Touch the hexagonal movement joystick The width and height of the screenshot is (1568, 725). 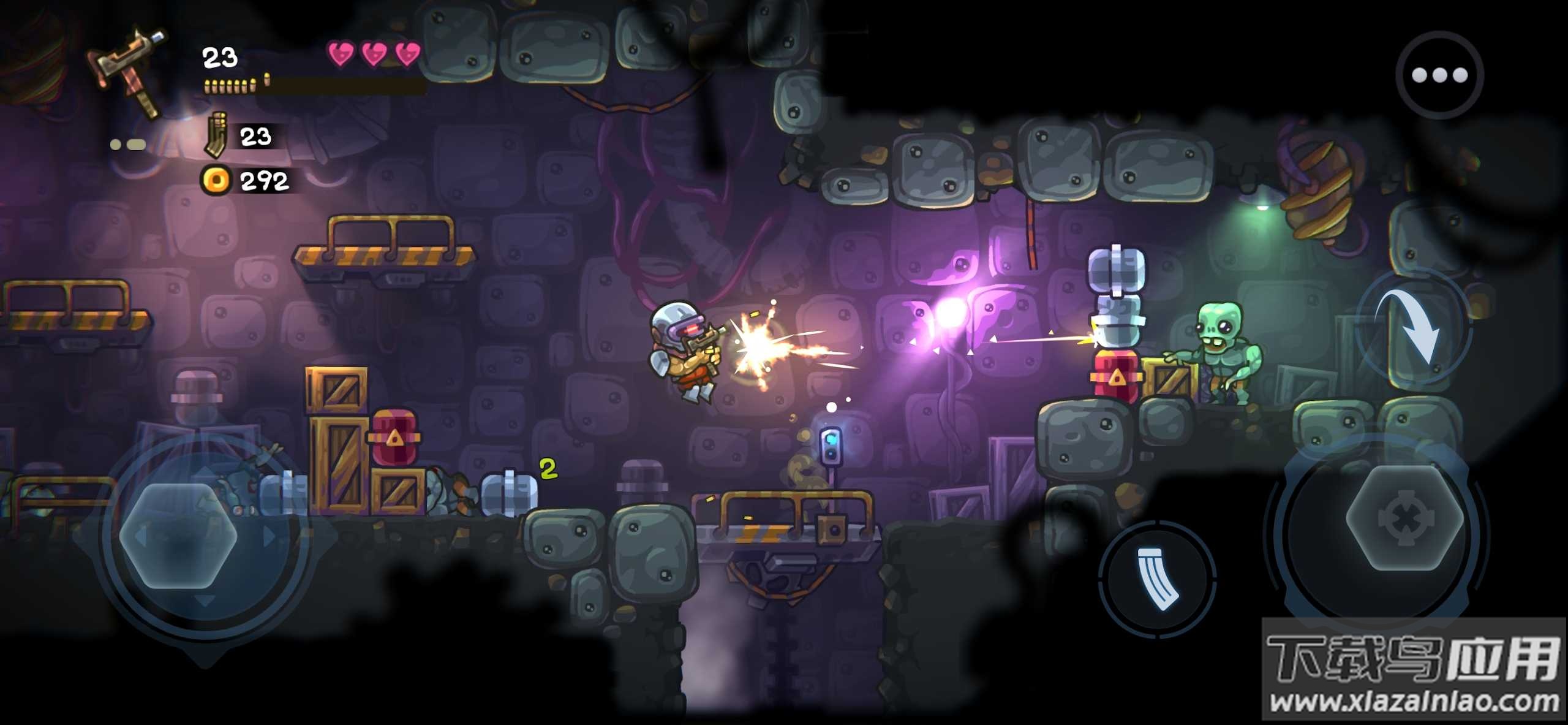point(178,537)
